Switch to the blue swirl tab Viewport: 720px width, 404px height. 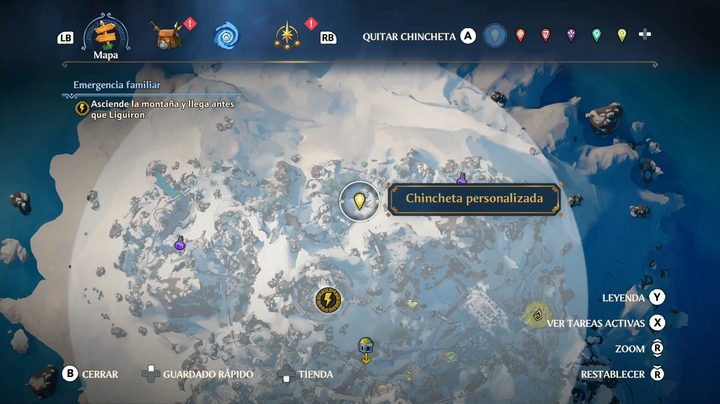pos(226,36)
